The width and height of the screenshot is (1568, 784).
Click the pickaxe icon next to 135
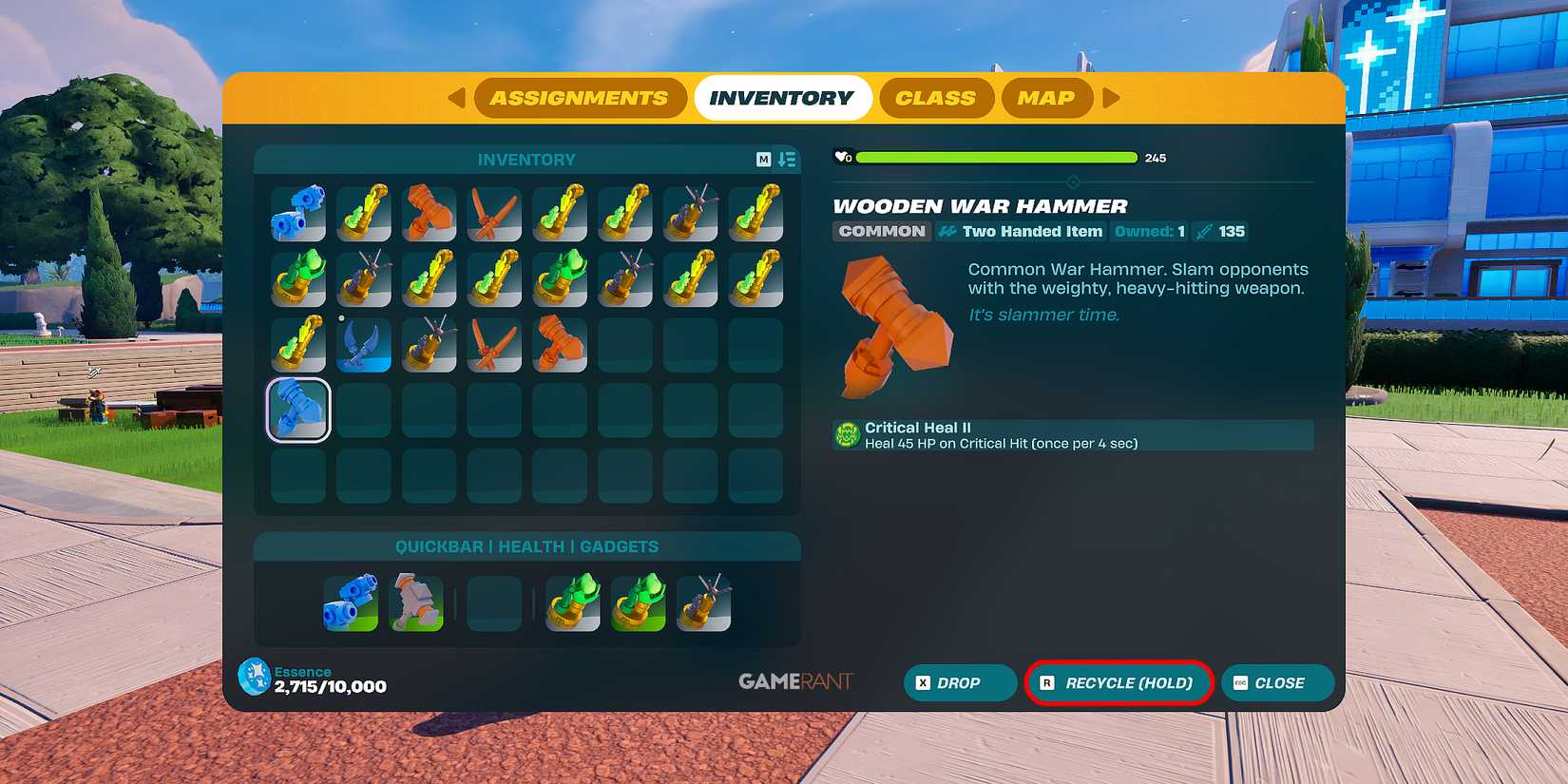(1201, 231)
